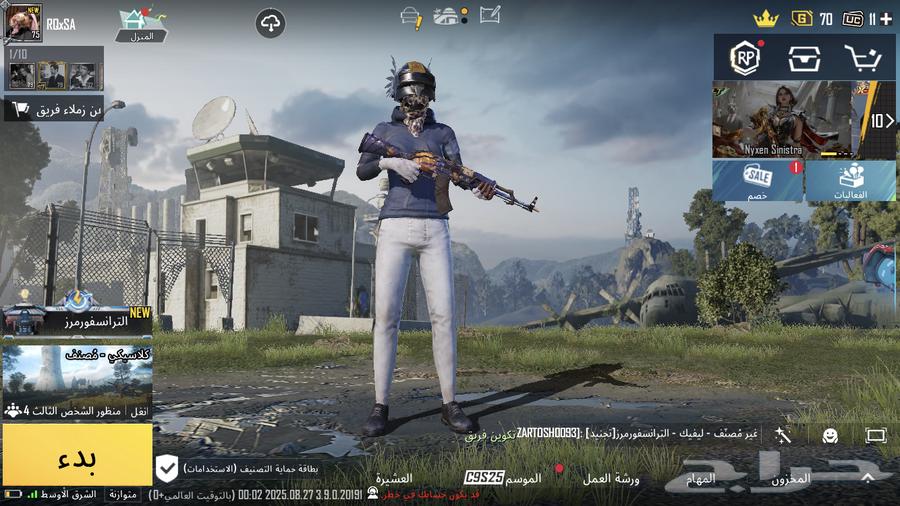Image resolution: width=900 pixels, height=506 pixels.
Task: Open RQxSA player profile avatar
Action: pos(24,22)
